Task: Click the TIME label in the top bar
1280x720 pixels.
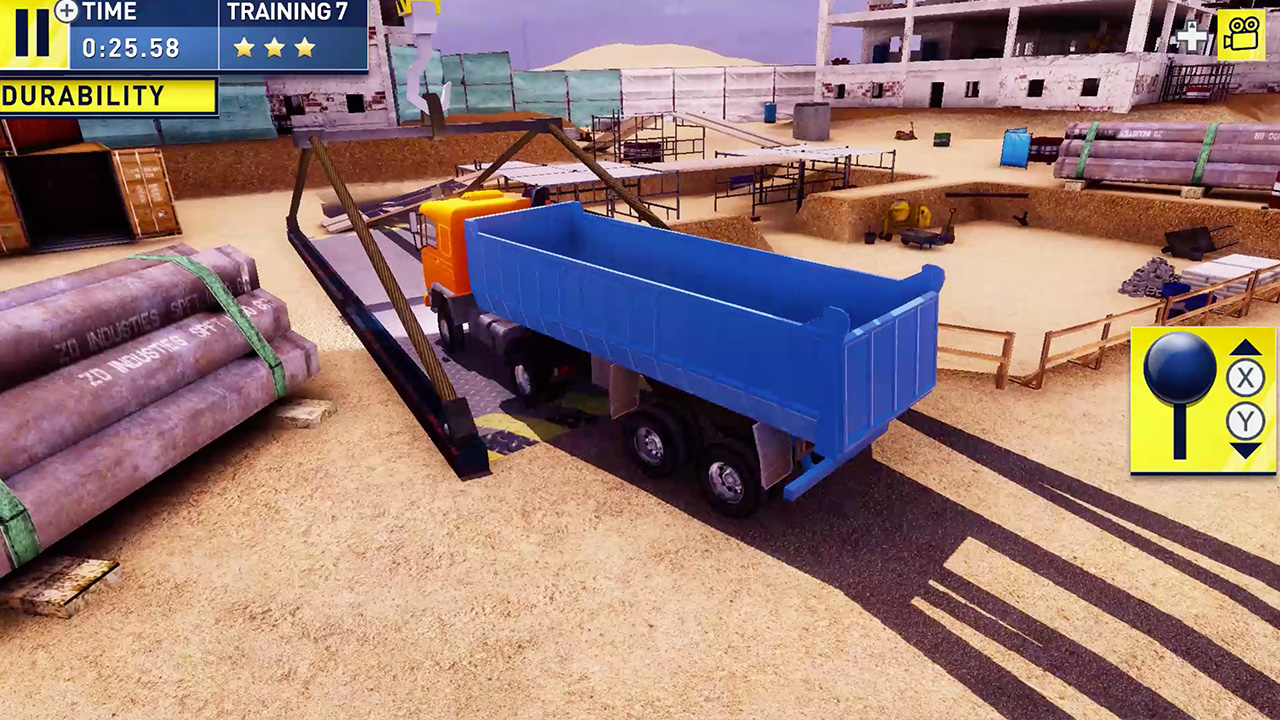Action: (x=108, y=13)
